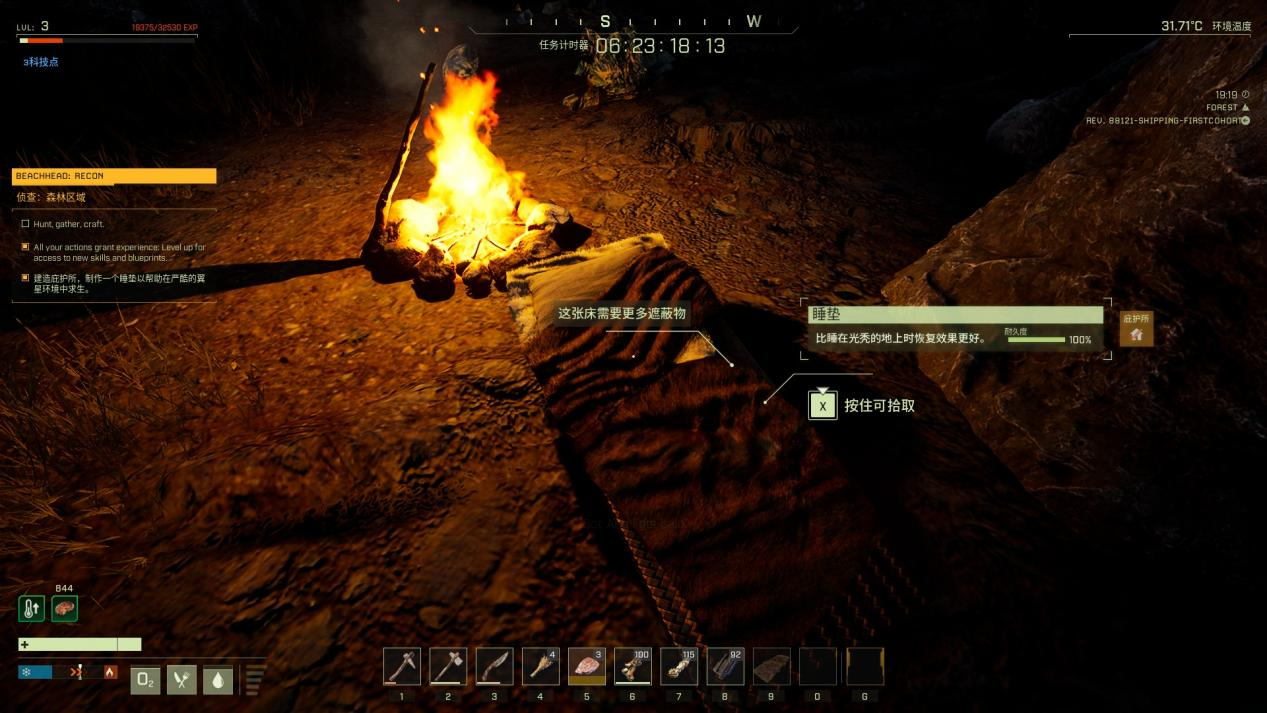
Task: Click the O2 oxygen indicator
Action: (145, 680)
